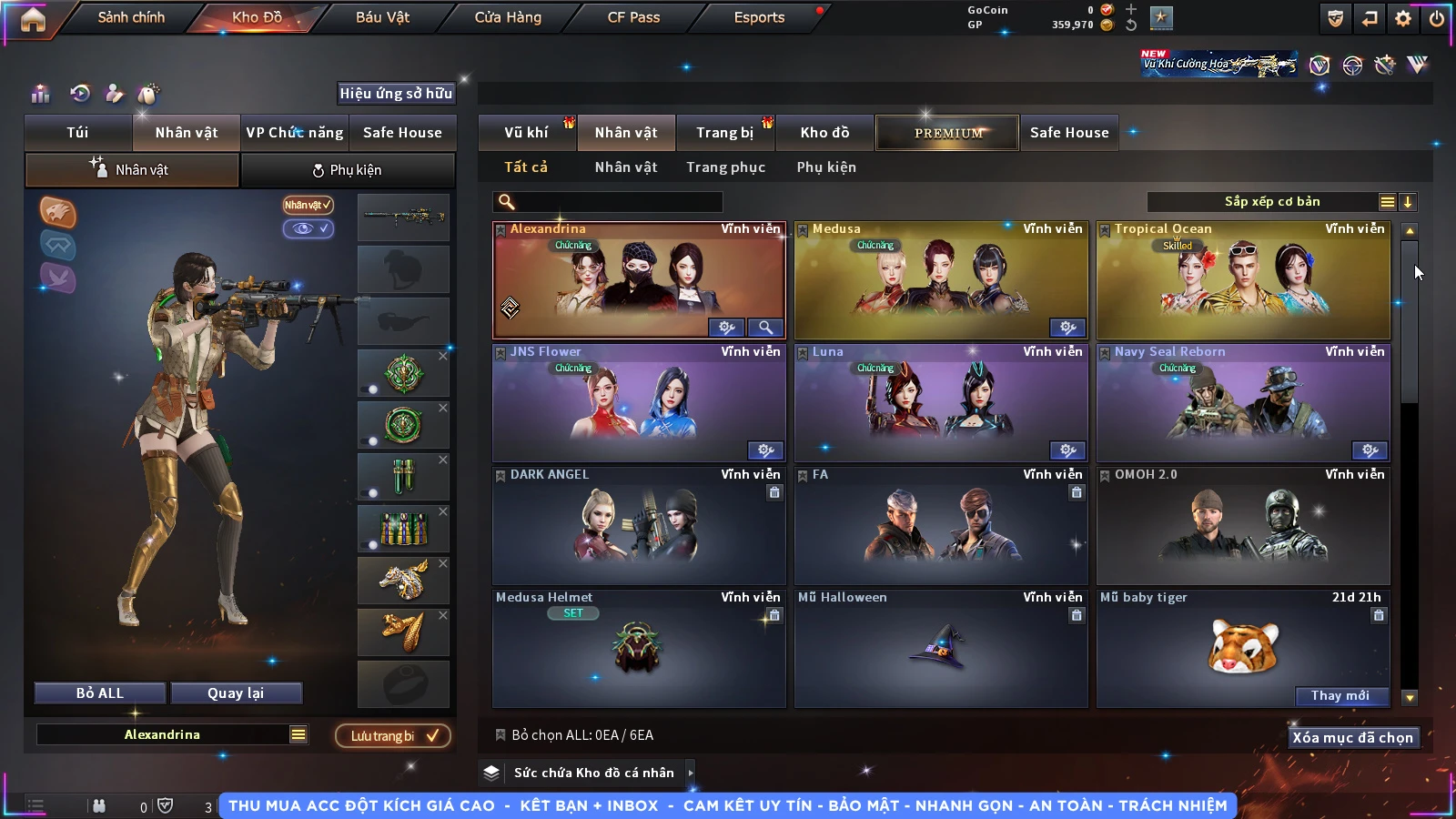Image resolution: width=1456 pixels, height=819 pixels.
Task: Open the Sắp xếp cơ bản sort dropdown
Action: [x=1272, y=202]
